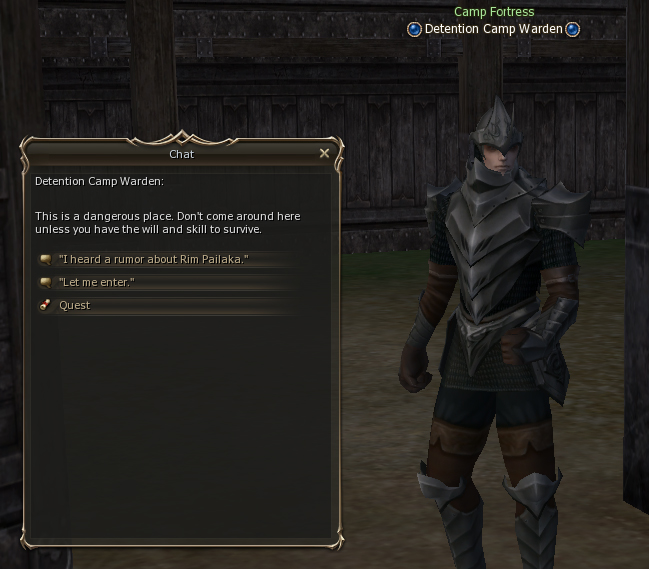Close the Chat dialogue window
649x569 pixels.
coord(324,153)
